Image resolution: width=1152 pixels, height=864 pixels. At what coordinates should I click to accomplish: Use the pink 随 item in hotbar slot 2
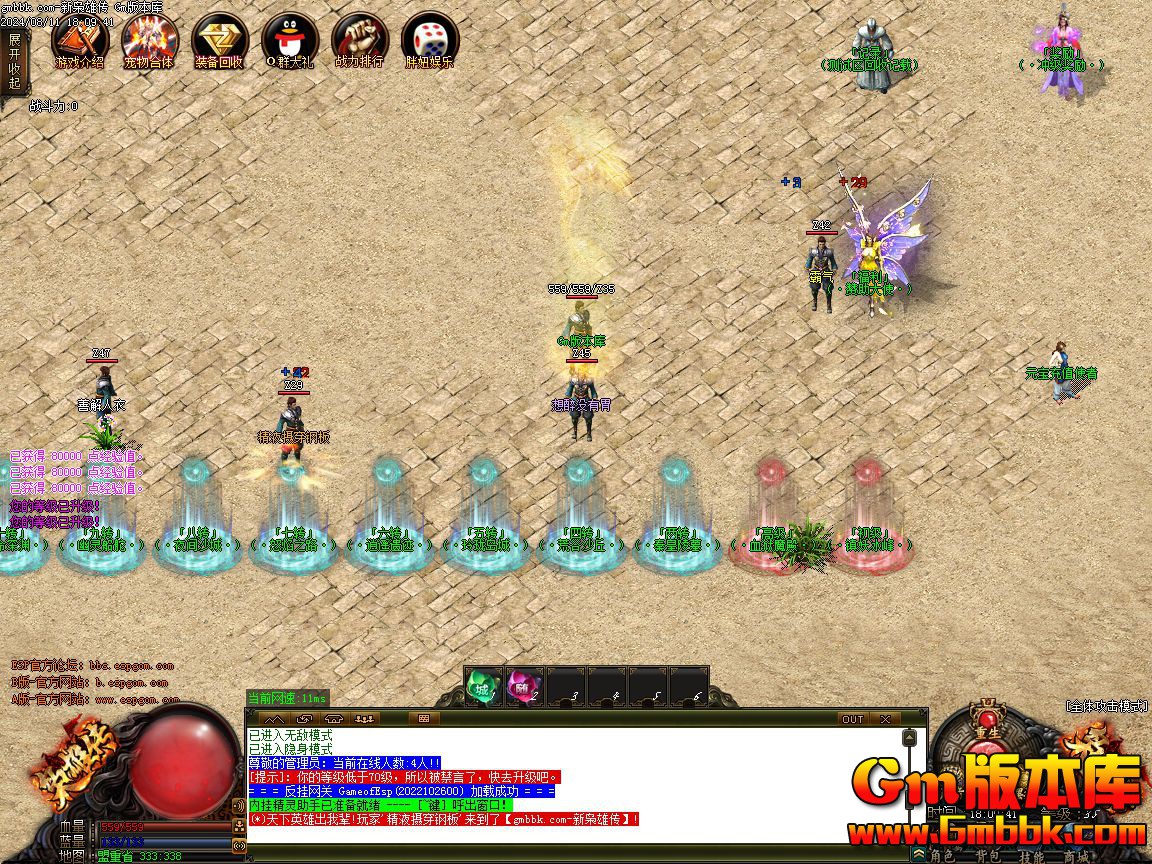pos(524,687)
